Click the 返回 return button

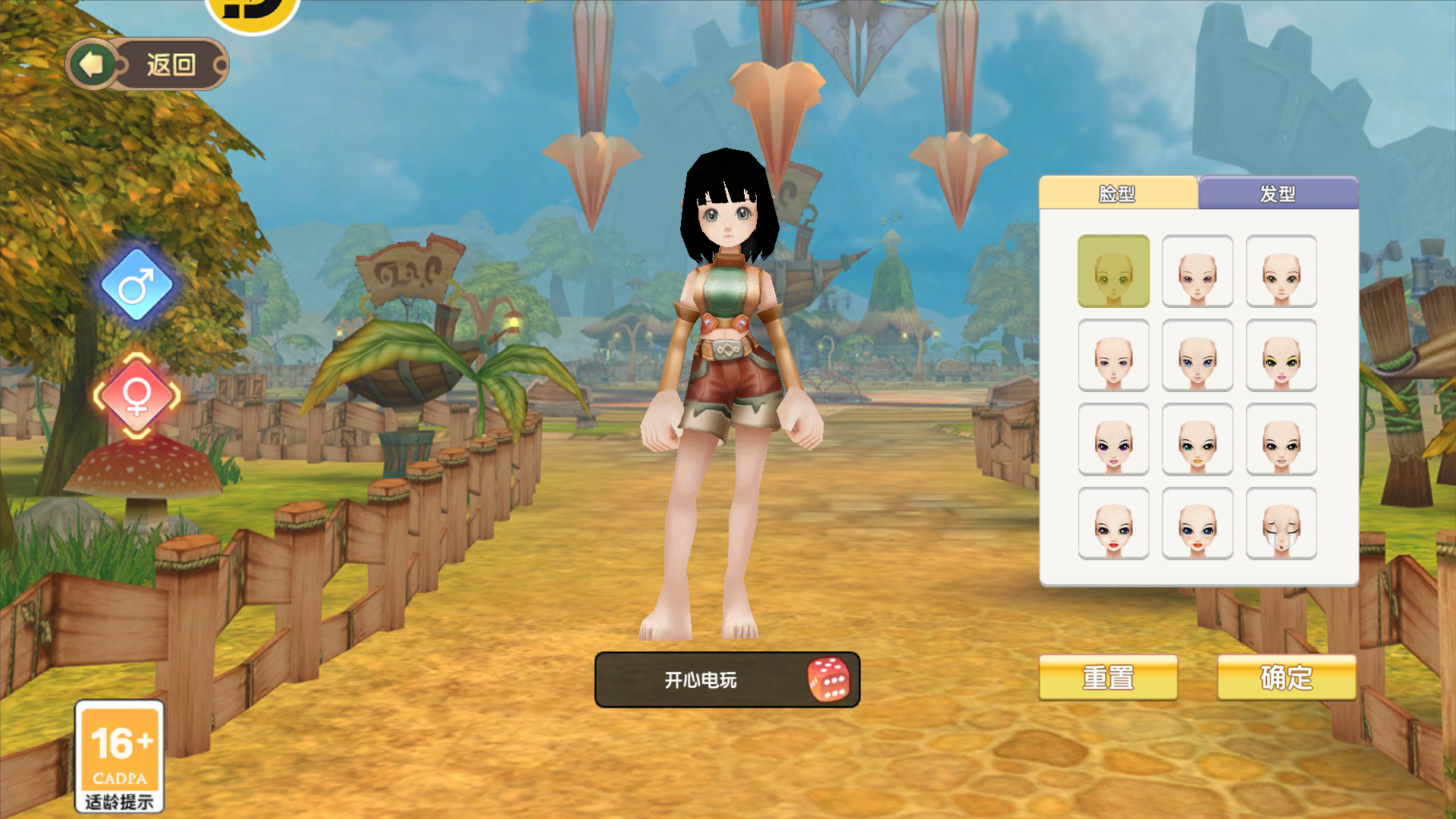[x=171, y=64]
